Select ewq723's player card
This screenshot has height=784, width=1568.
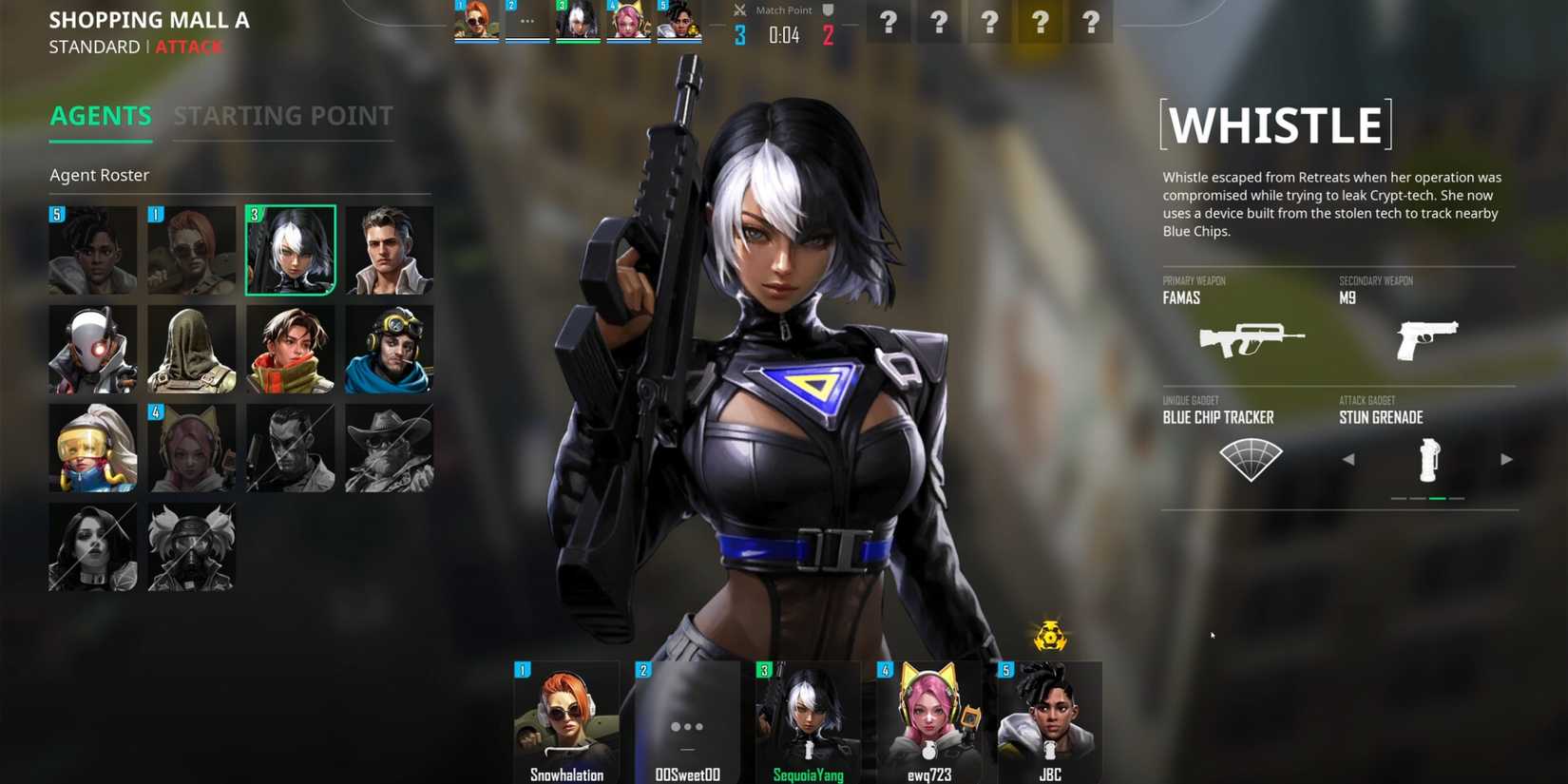click(x=928, y=722)
